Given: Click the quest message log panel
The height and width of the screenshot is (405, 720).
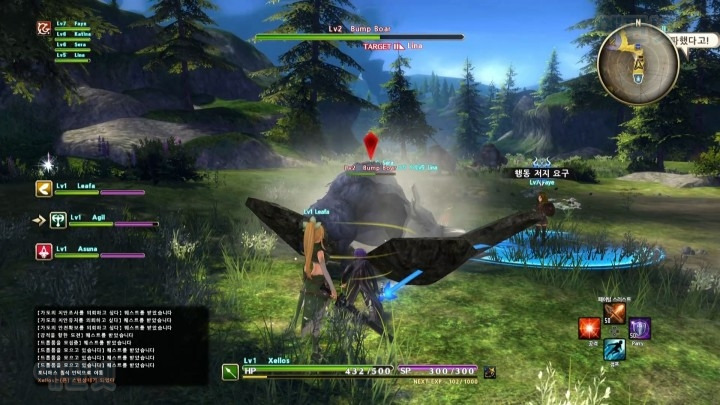Looking at the screenshot, I should [120, 345].
